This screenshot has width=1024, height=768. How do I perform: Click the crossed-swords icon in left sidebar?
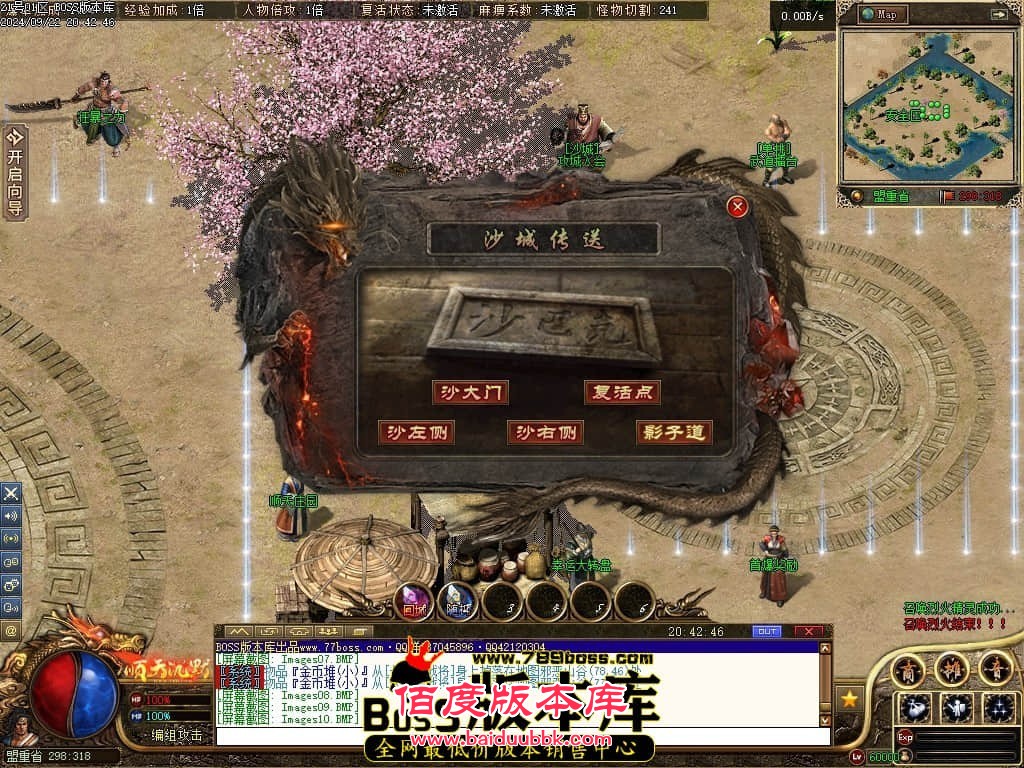click(11, 493)
